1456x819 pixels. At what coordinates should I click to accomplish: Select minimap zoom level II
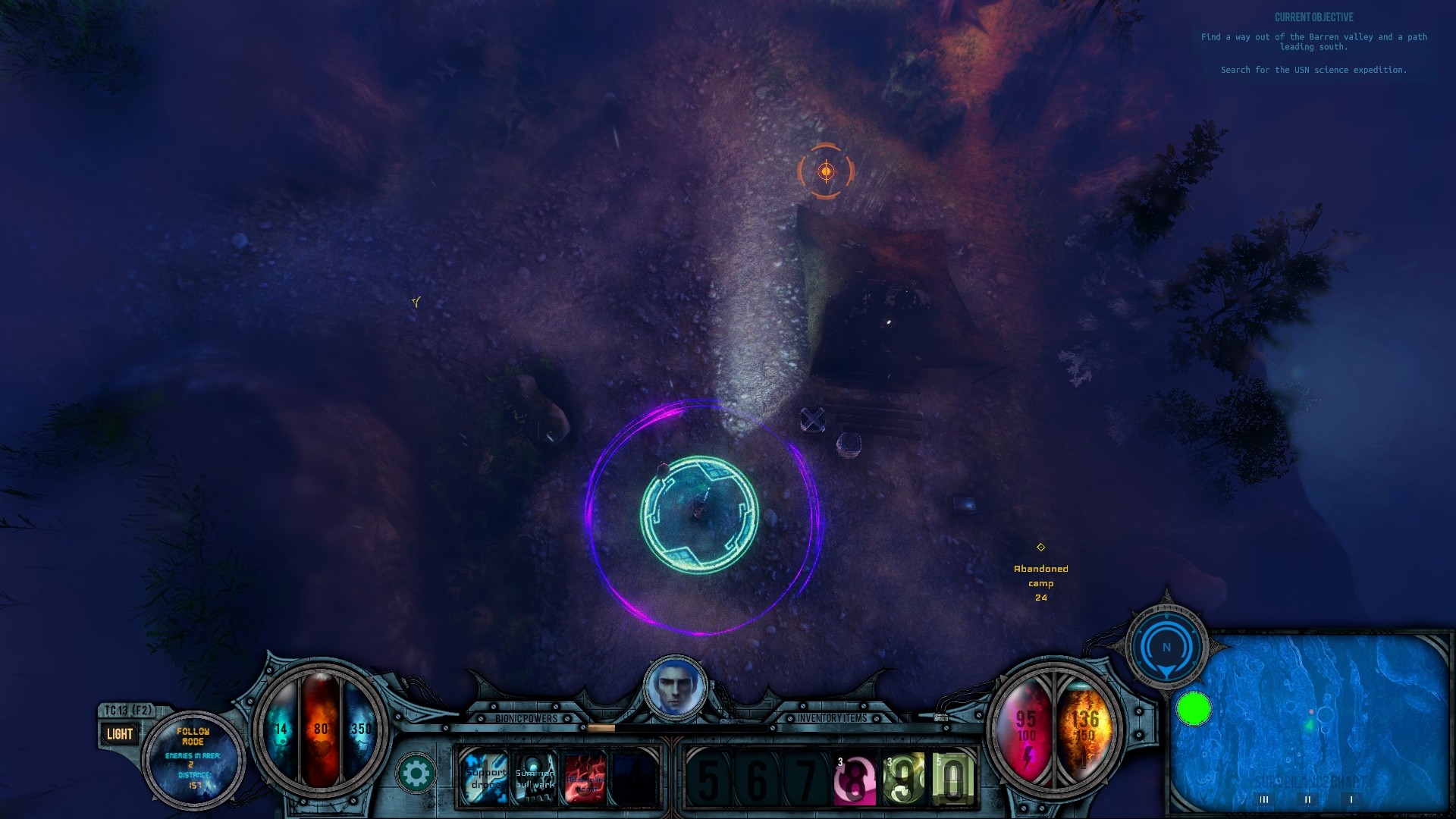pos(1309,799)
